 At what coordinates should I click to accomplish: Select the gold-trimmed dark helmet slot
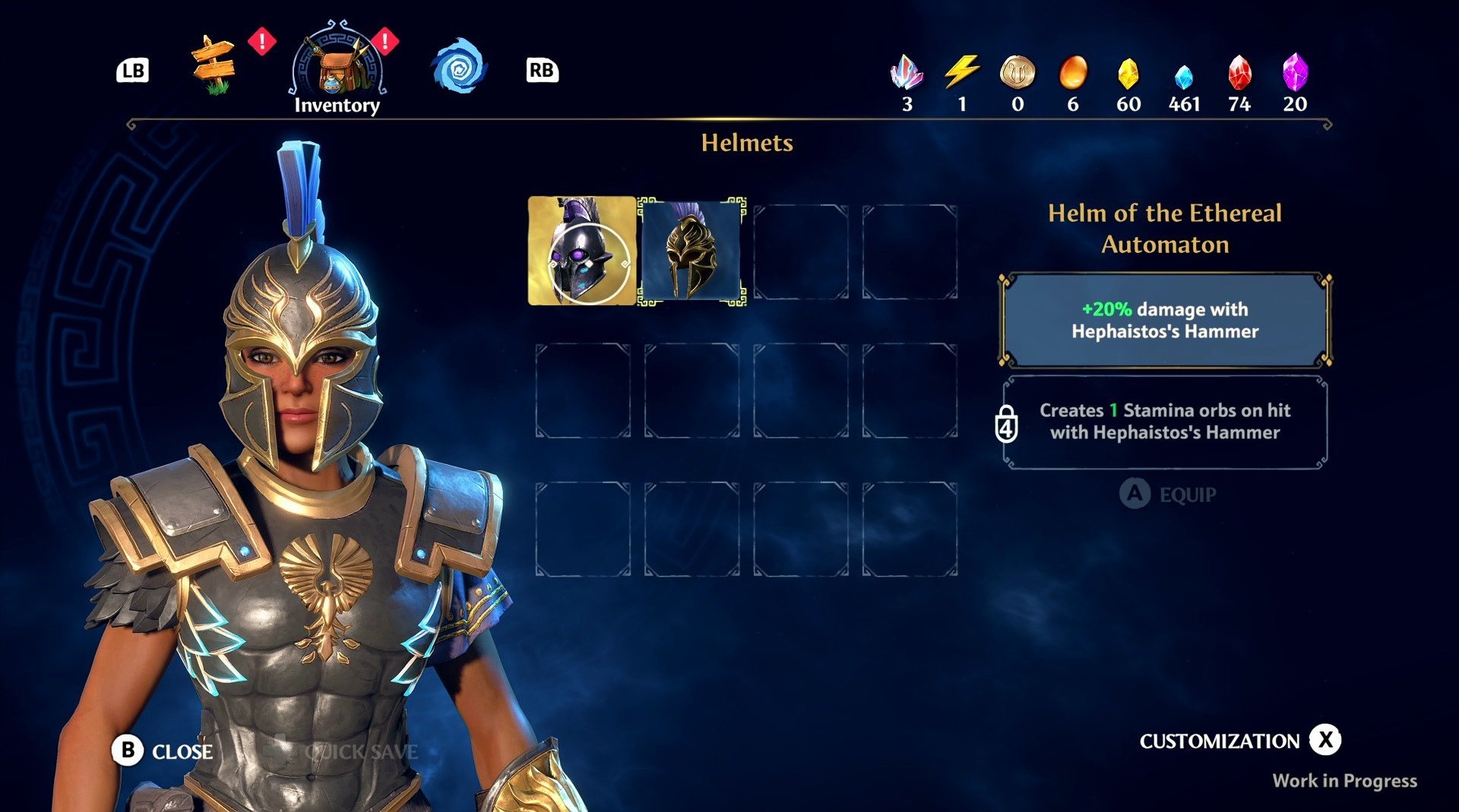pos(692,251)
